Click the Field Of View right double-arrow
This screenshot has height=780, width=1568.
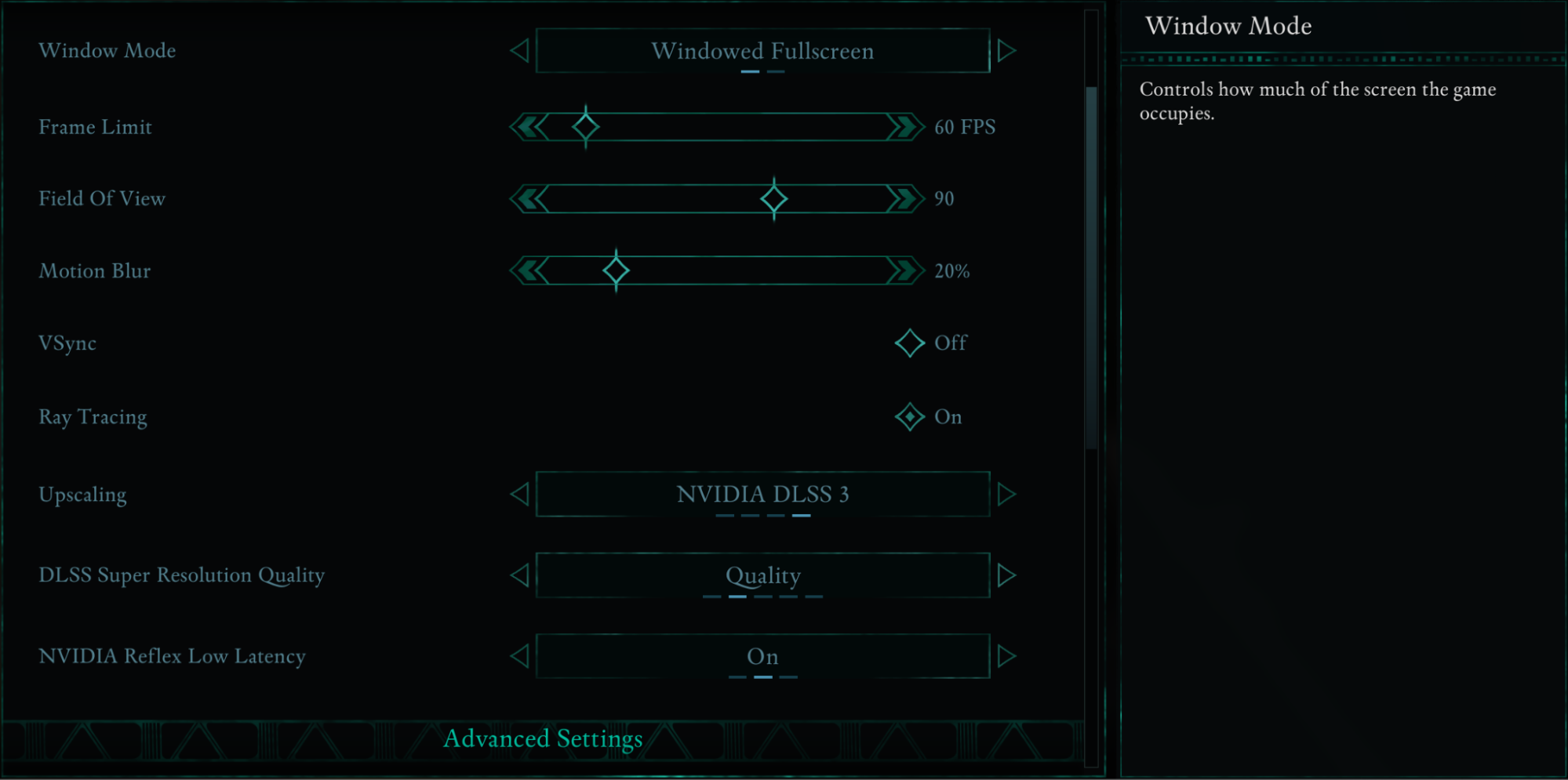(902, 198)
